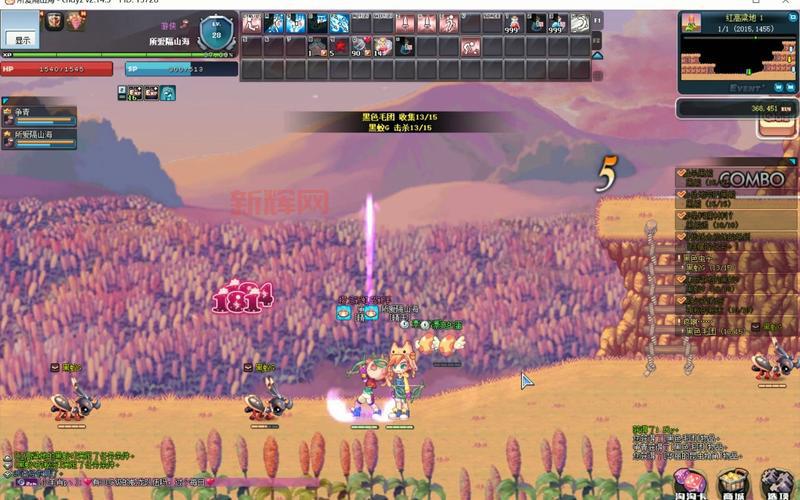Switch hotbar to the F2 page
The width and height of the screenshot is (800, 500).
tap(597, 46)
